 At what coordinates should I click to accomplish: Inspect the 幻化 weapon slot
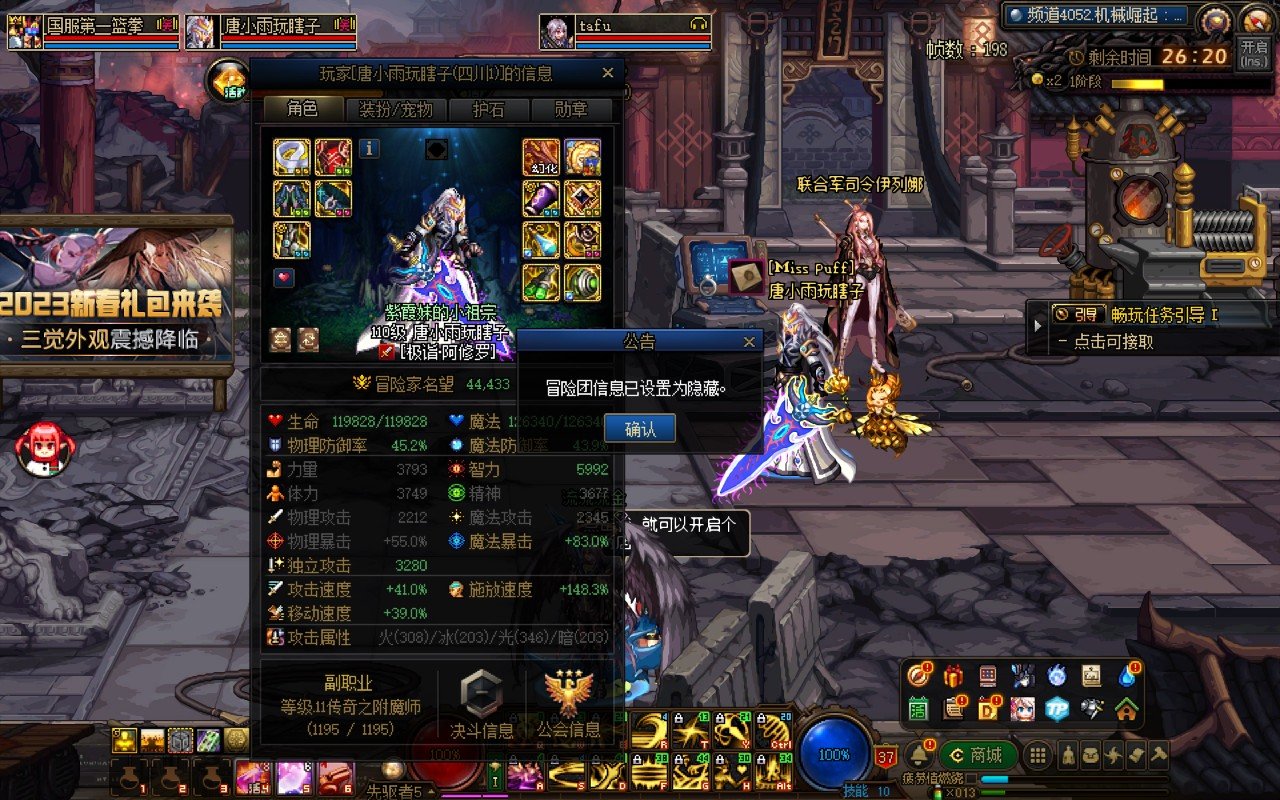coord(541,157)
